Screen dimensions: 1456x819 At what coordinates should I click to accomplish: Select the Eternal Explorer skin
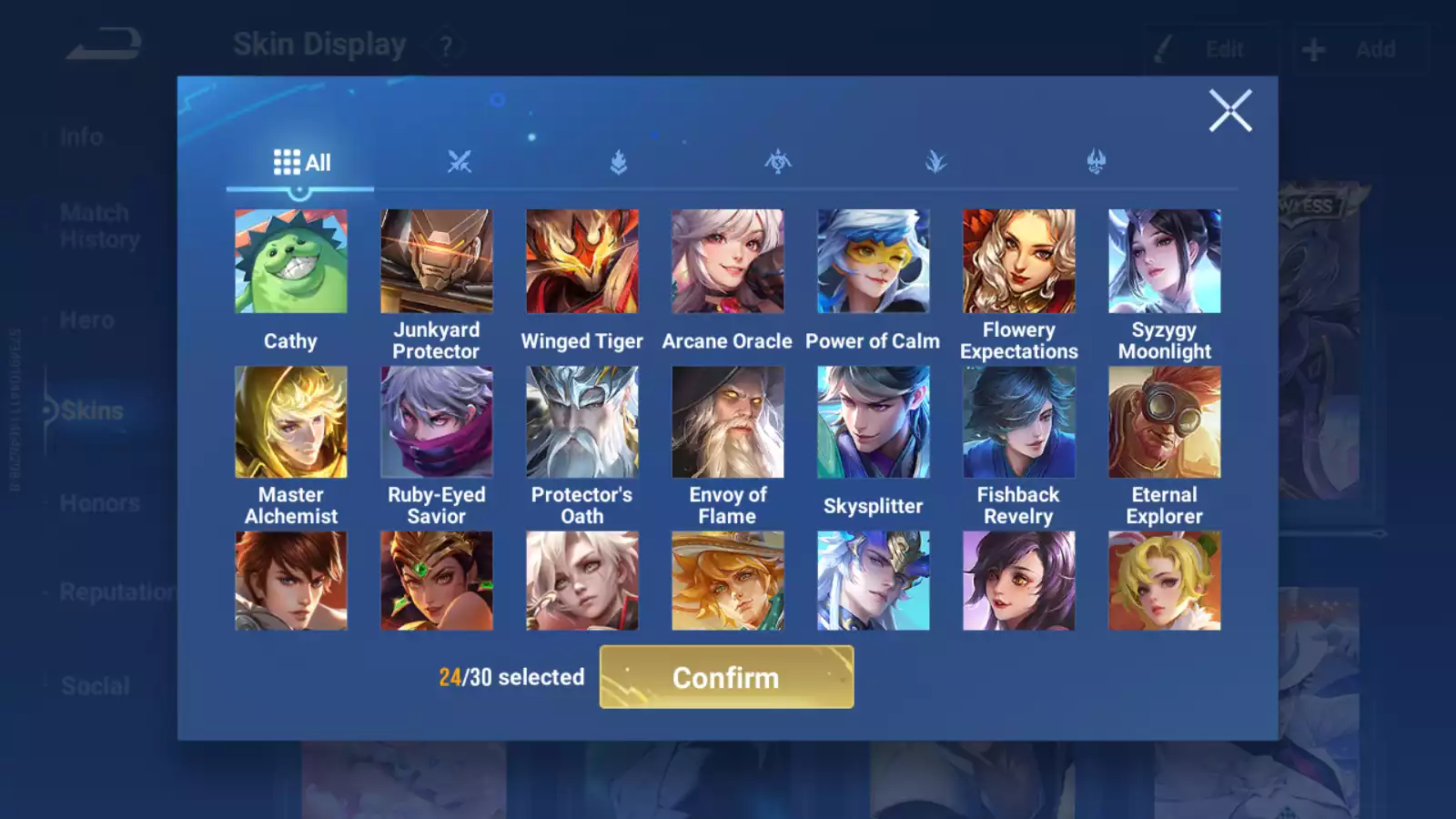1165,422
